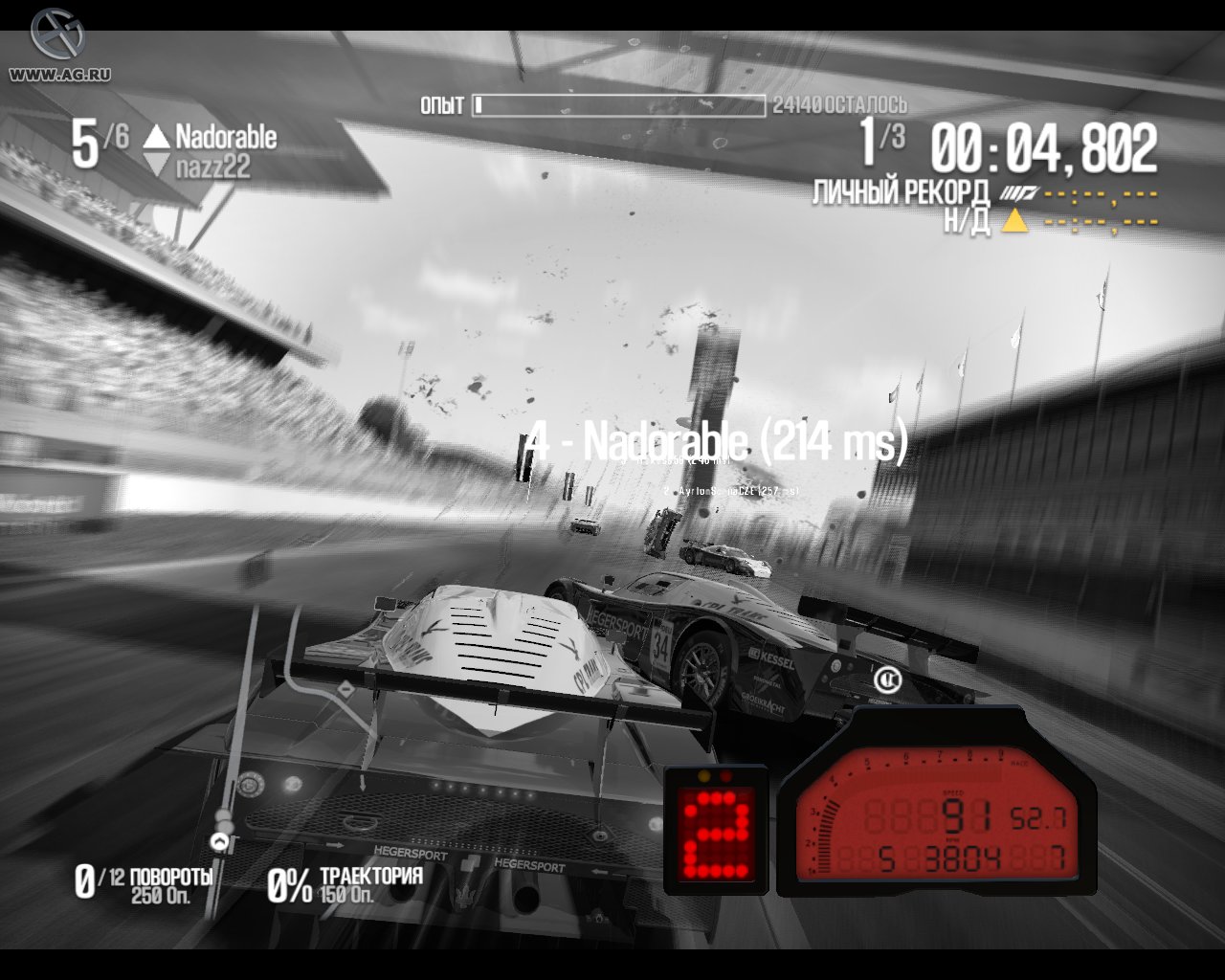Select the yellow warning triangle beside Н/Д
The width and height of the screenshot is (1225, 980).
[x=1016, y=221]
